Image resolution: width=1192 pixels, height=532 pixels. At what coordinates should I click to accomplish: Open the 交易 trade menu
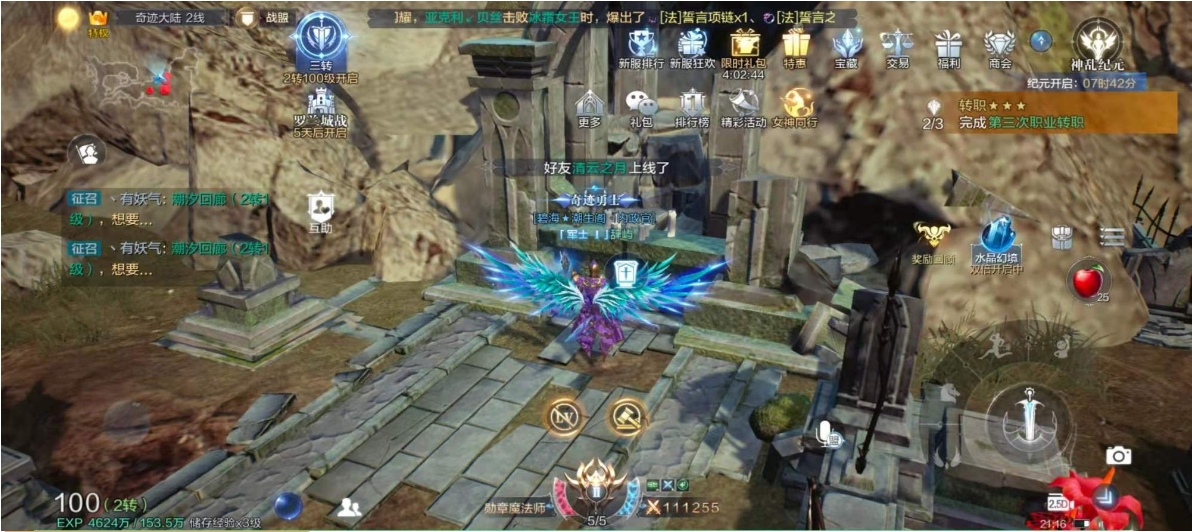(x=897, y=46)
